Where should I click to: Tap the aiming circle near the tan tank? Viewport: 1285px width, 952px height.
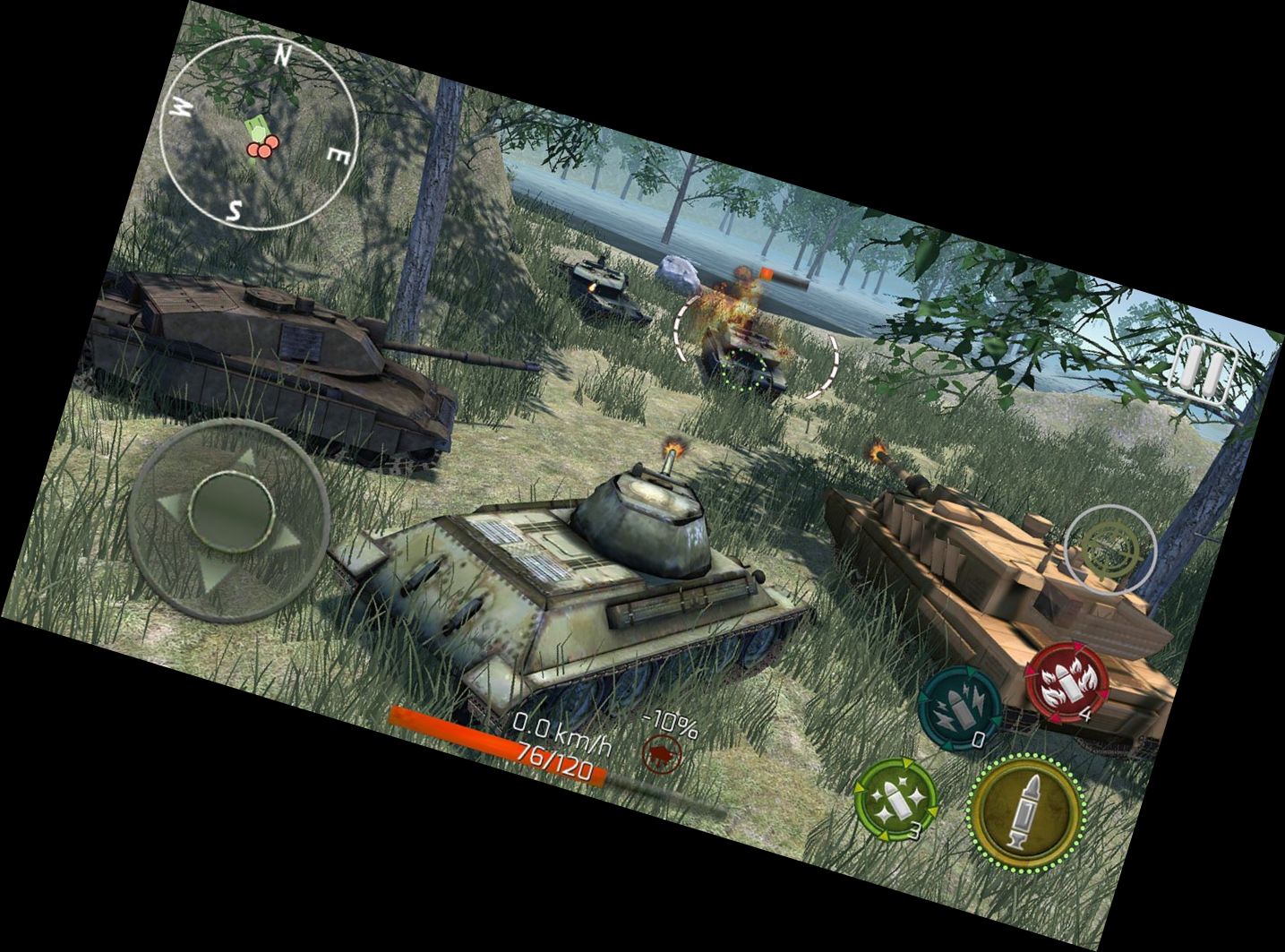[1109, 547]
